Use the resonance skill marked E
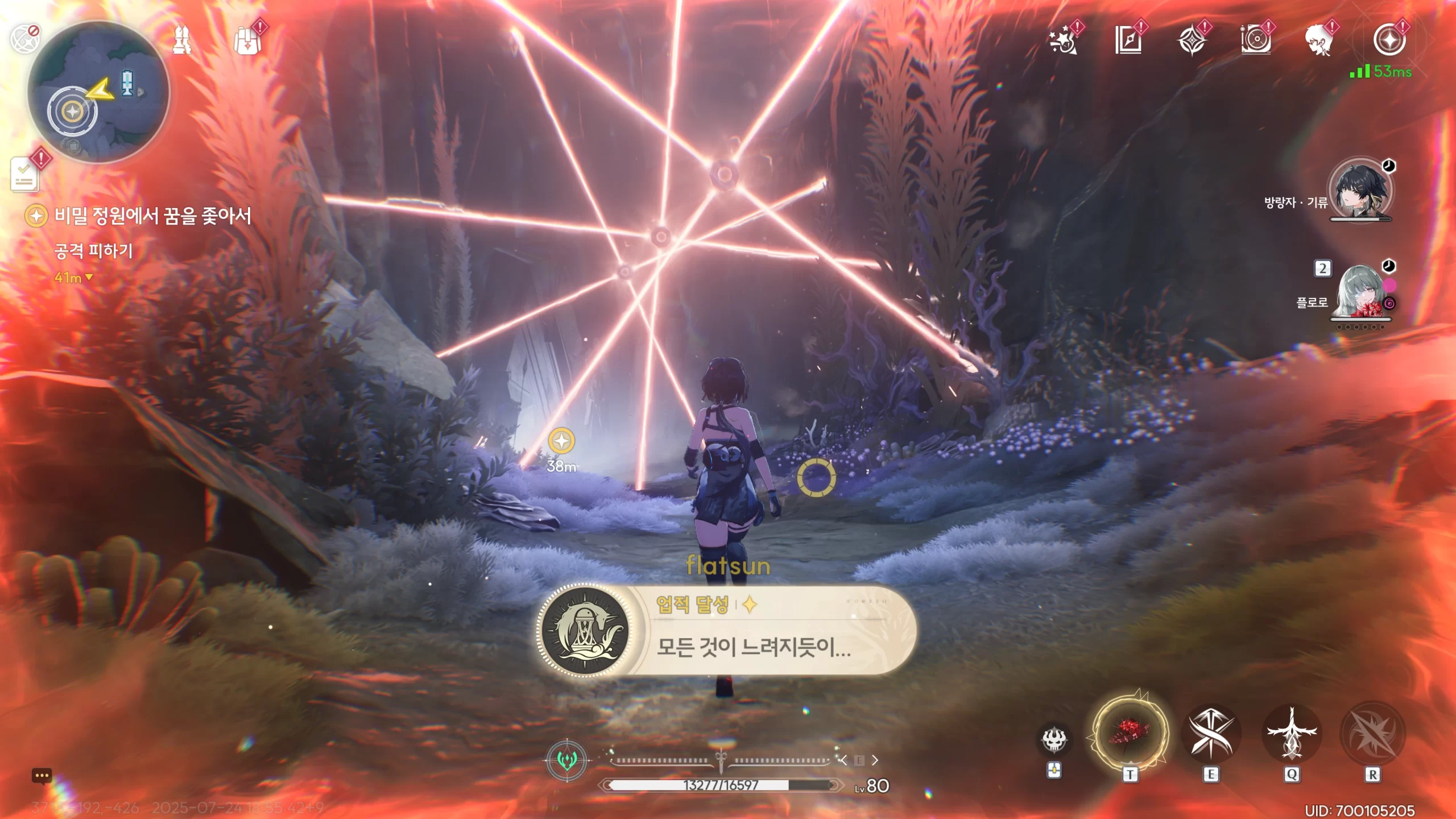Image resolution: width=1456 pixels, height=819 pixels. (1211, 734)
